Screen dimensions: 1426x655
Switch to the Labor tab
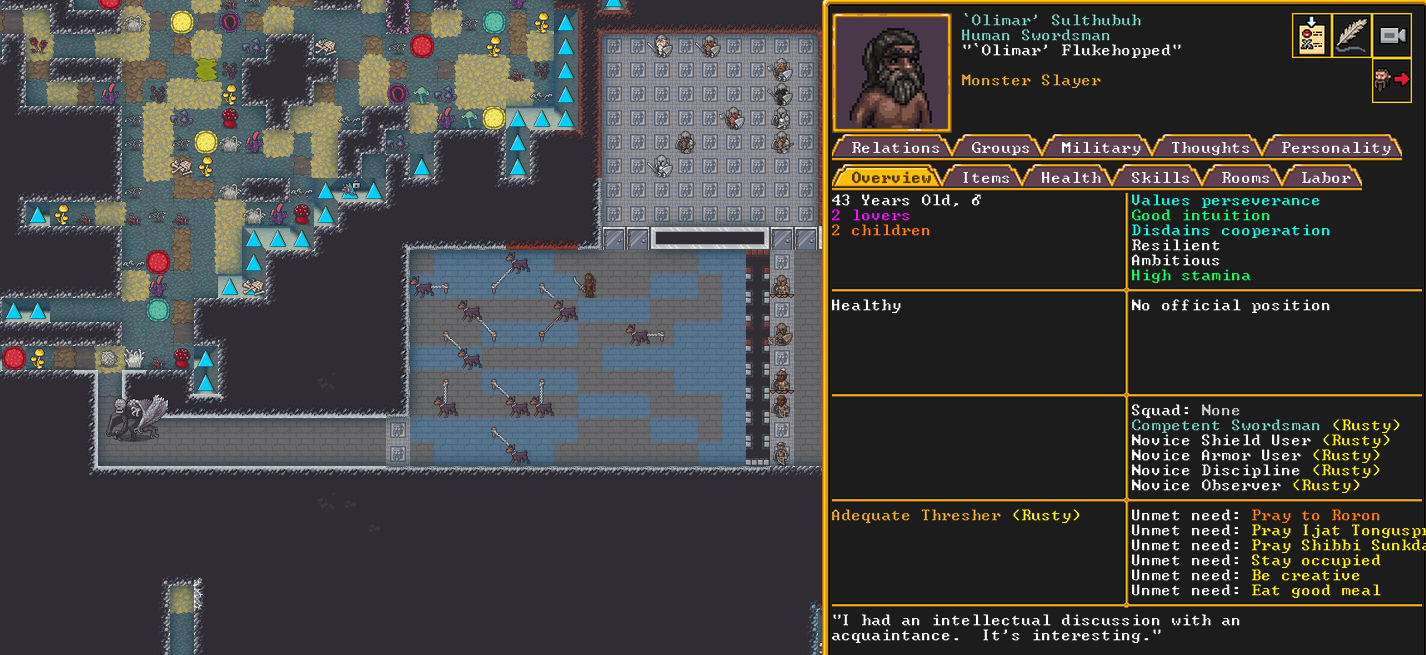pos(1325,177)
